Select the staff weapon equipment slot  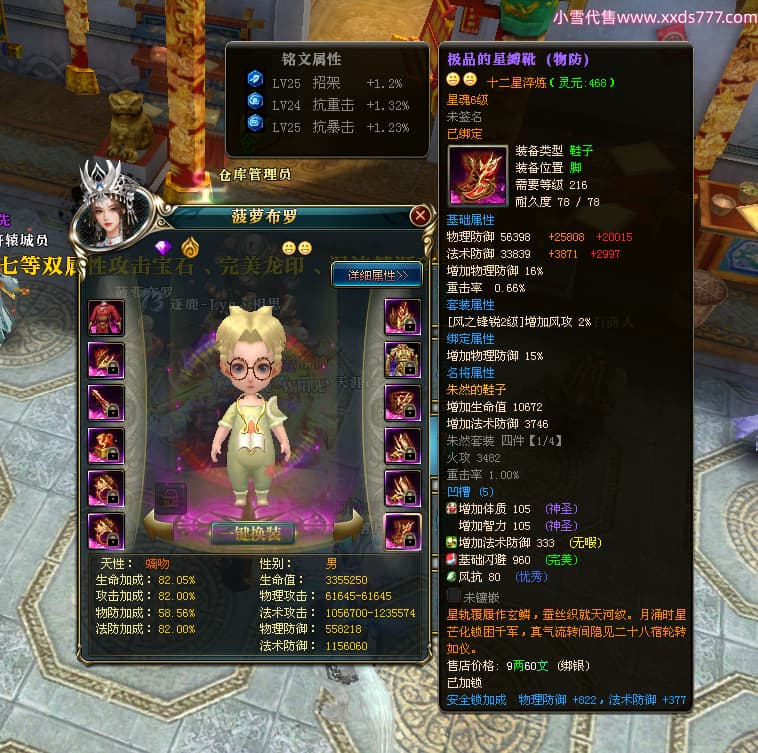coord(106,402)
